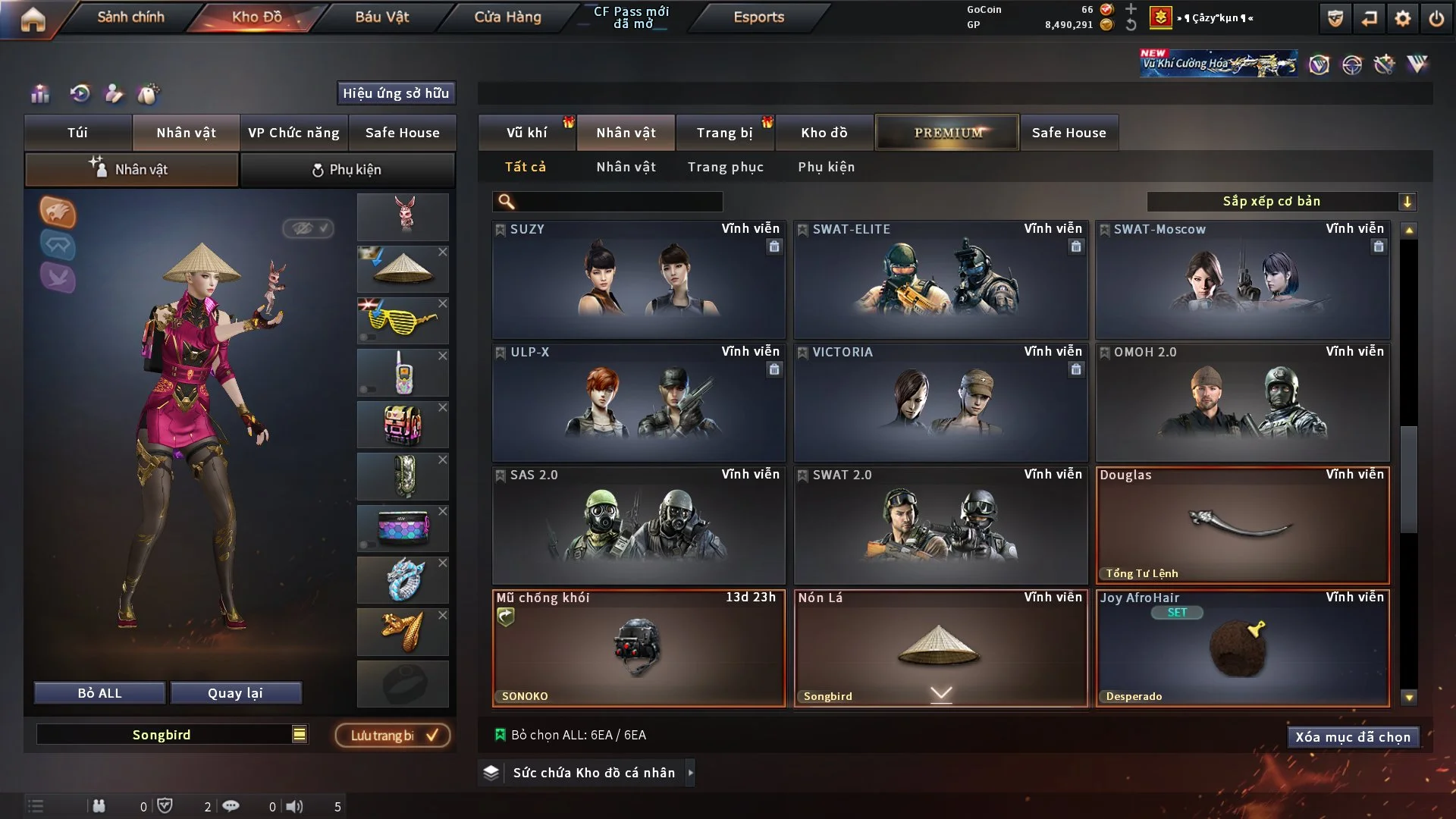The width and height of the screenshot is (1456, 819).
Task: Click the Quay lại button
Action: 235,693
